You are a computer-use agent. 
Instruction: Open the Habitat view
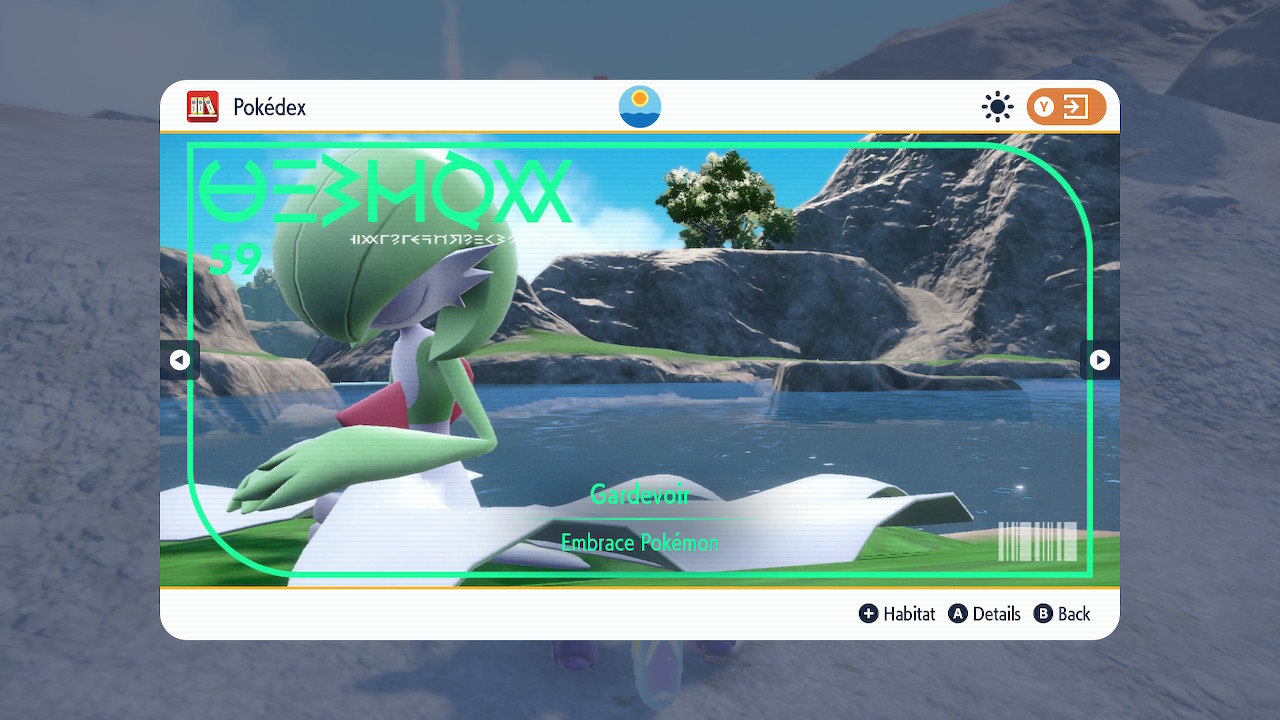pos(897,614)
